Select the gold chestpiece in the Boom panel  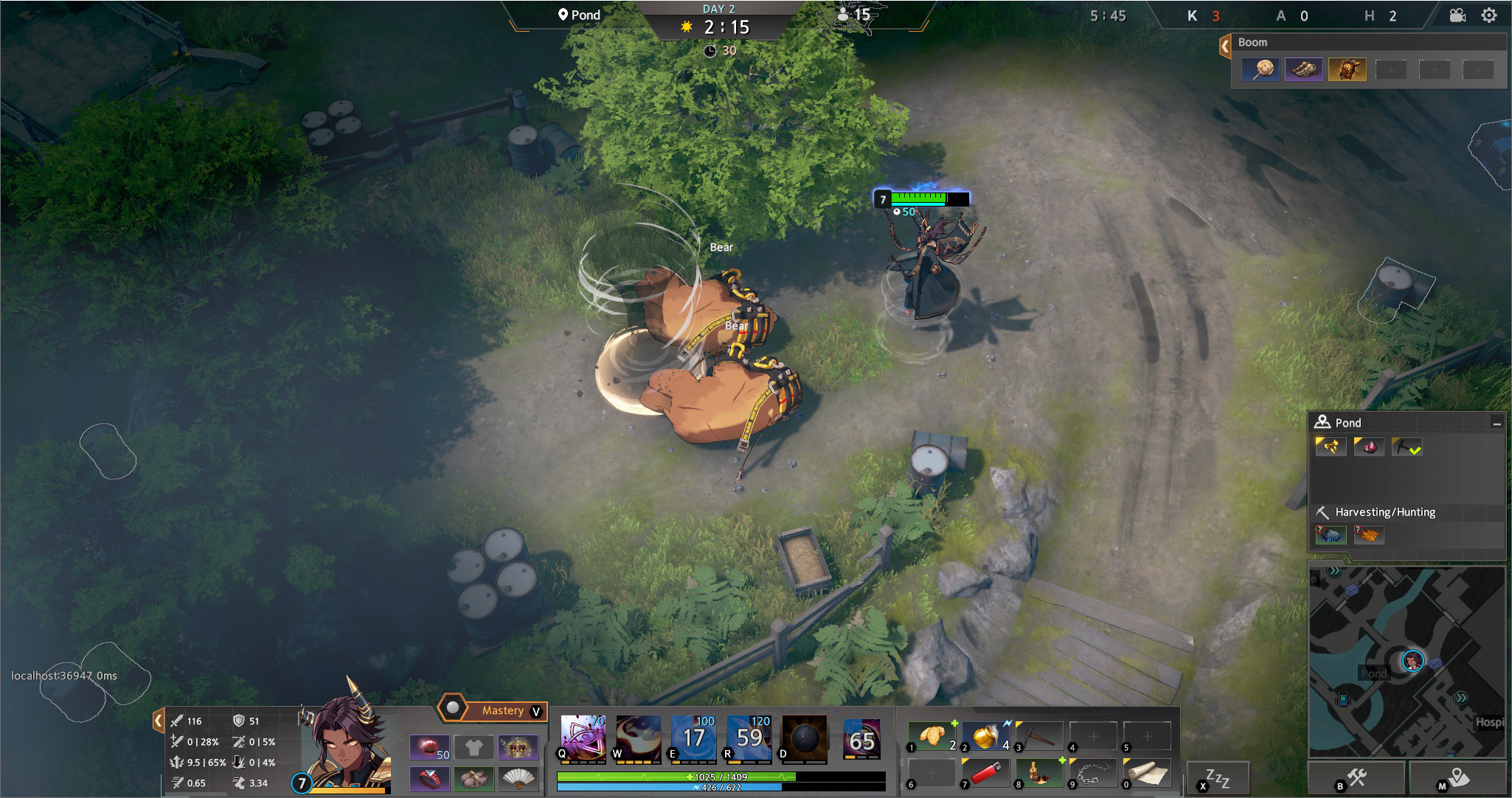point(1348,69)
